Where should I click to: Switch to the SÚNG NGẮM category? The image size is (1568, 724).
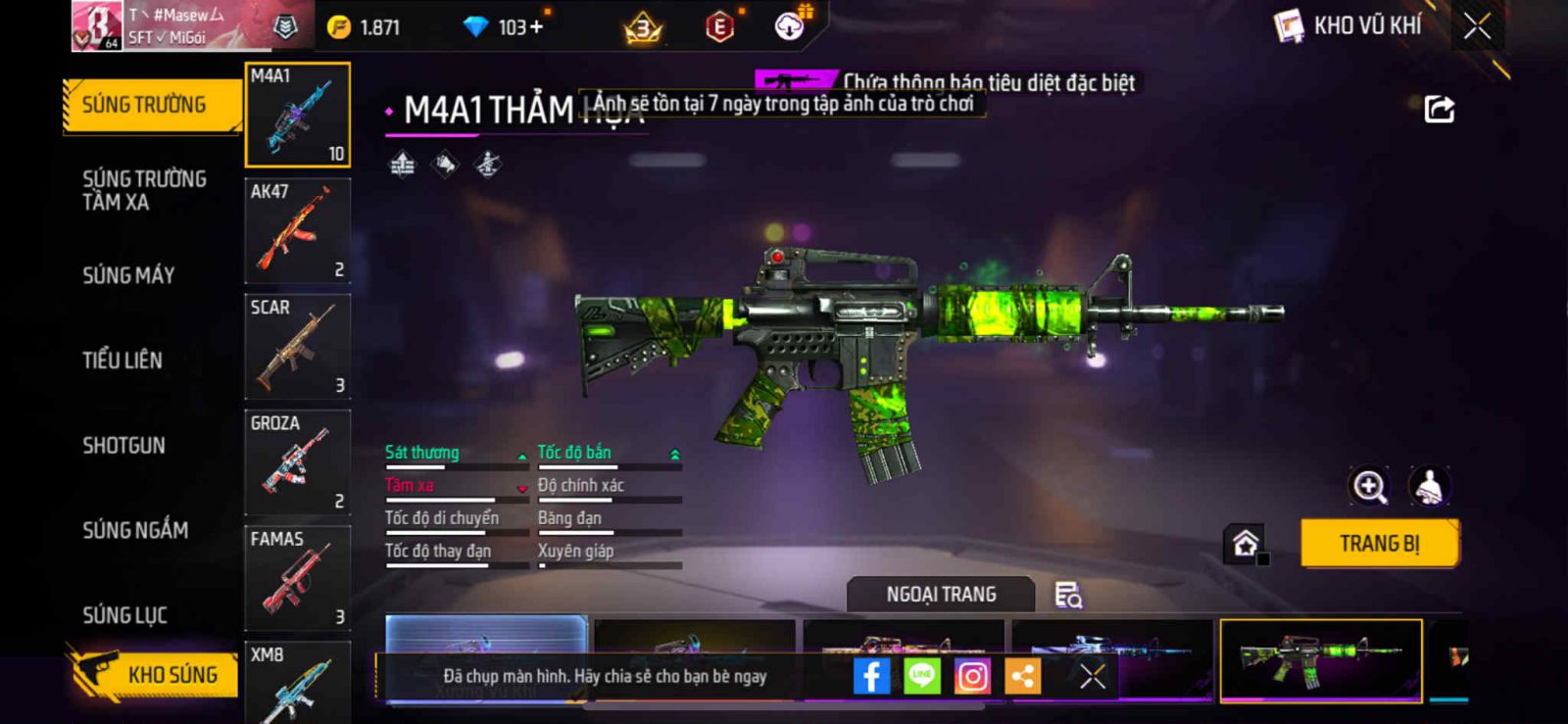135,530
